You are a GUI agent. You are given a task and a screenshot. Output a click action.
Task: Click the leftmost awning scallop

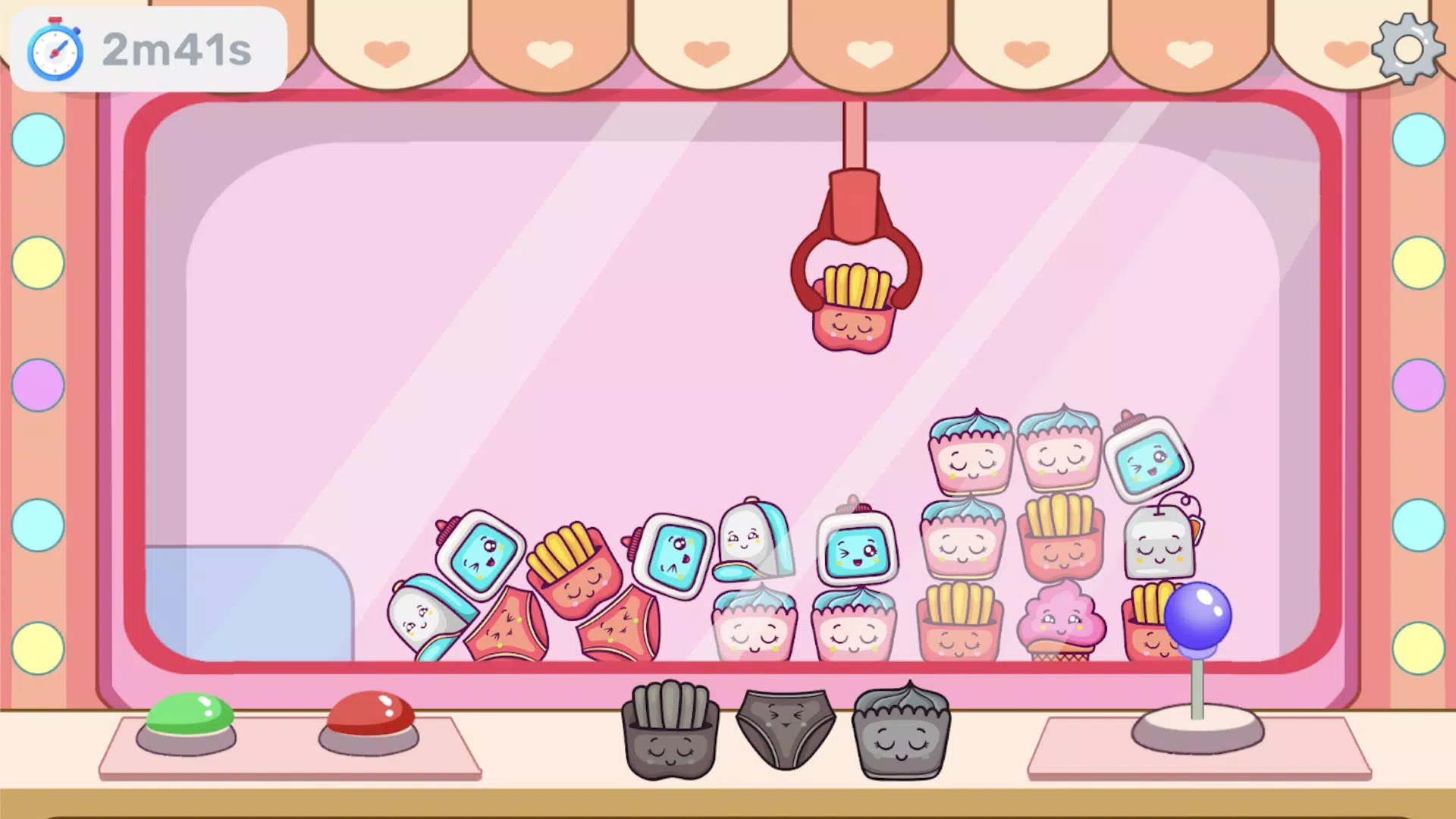387,45
